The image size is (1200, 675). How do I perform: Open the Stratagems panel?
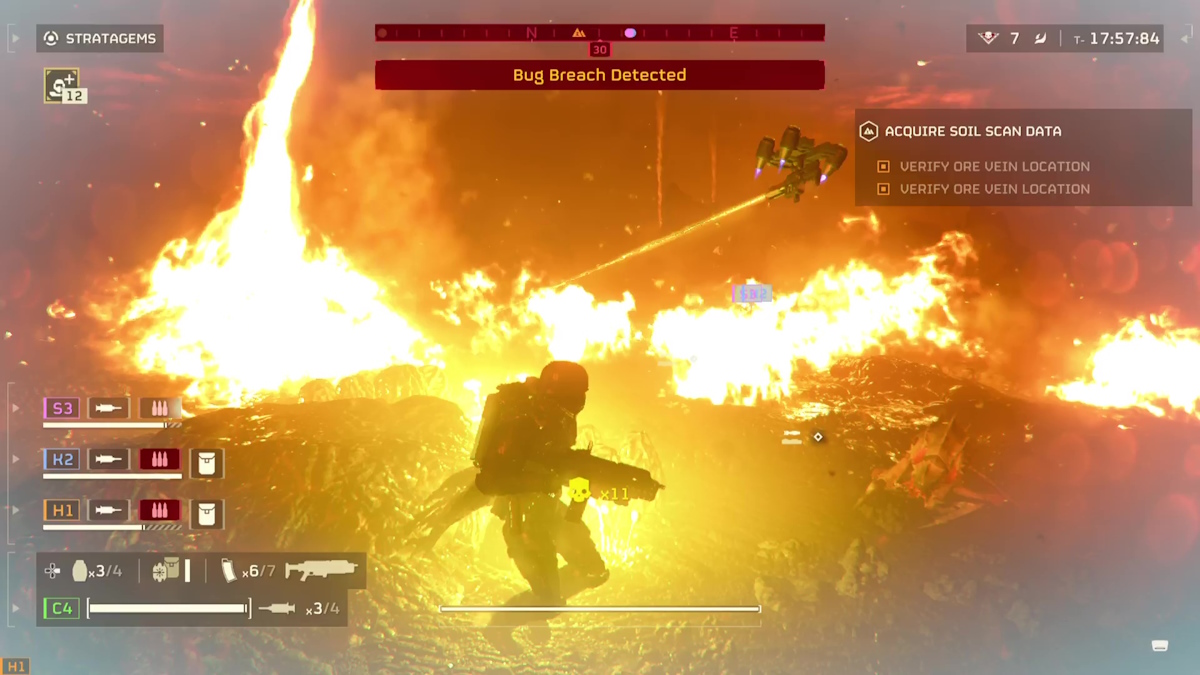pos(100,39)
